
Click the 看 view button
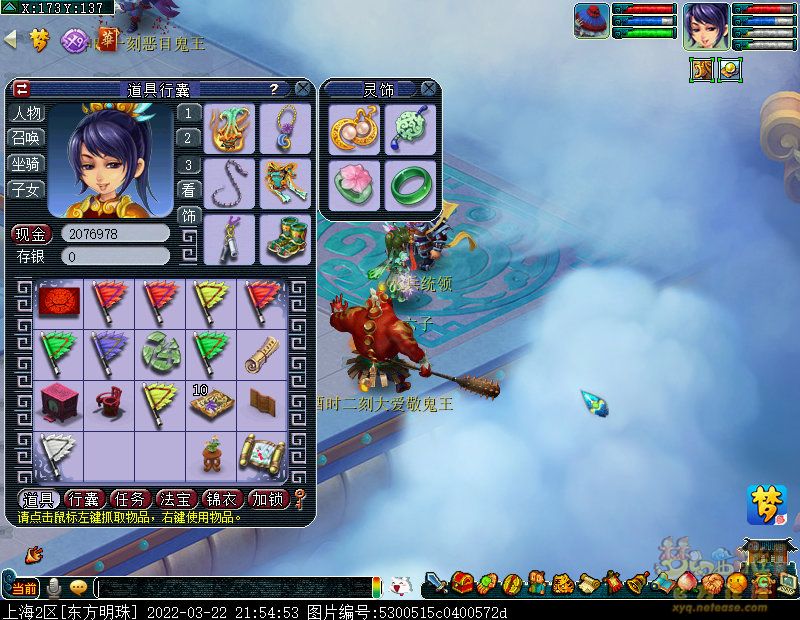tap(188, 189)
